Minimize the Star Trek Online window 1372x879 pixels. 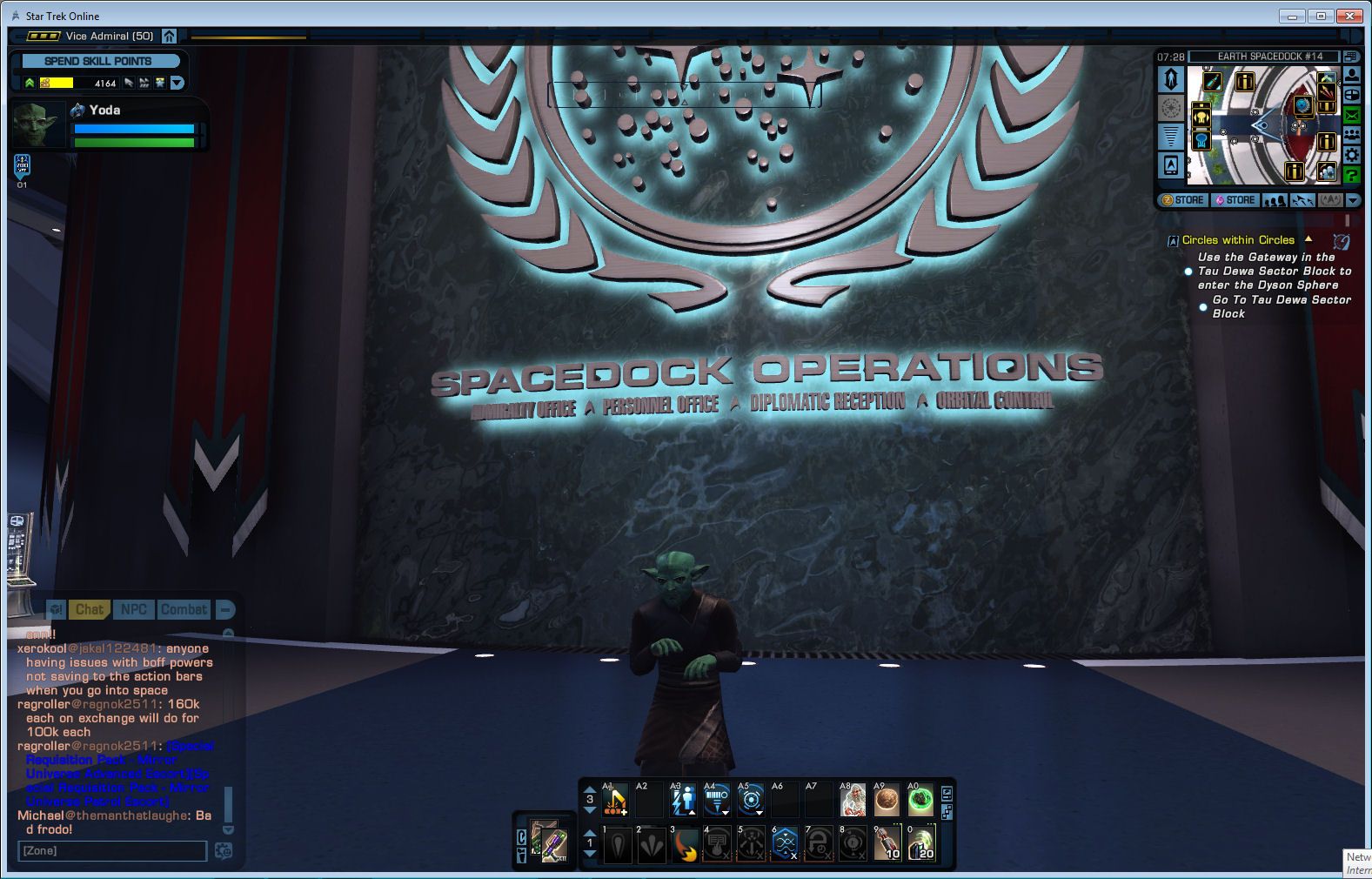tap(1292, 16)
